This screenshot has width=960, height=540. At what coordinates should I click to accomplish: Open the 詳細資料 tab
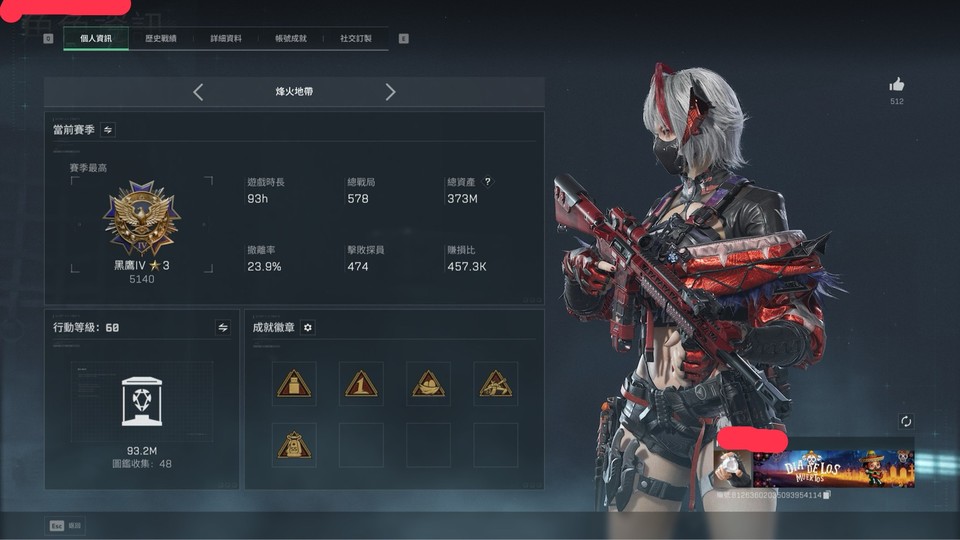coord(226,39)
